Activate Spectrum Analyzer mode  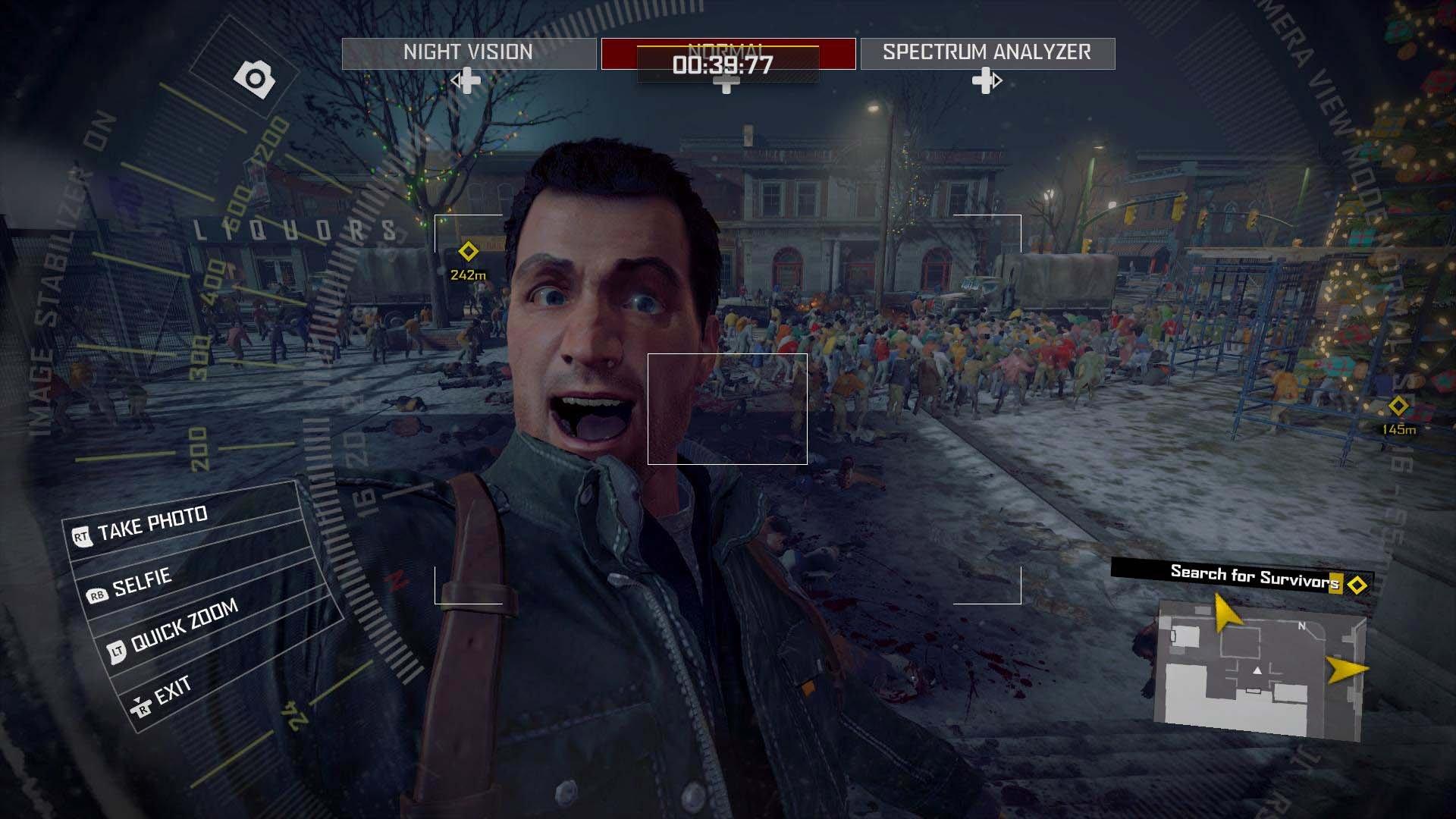pyautogui.click(x=986, y=52)
